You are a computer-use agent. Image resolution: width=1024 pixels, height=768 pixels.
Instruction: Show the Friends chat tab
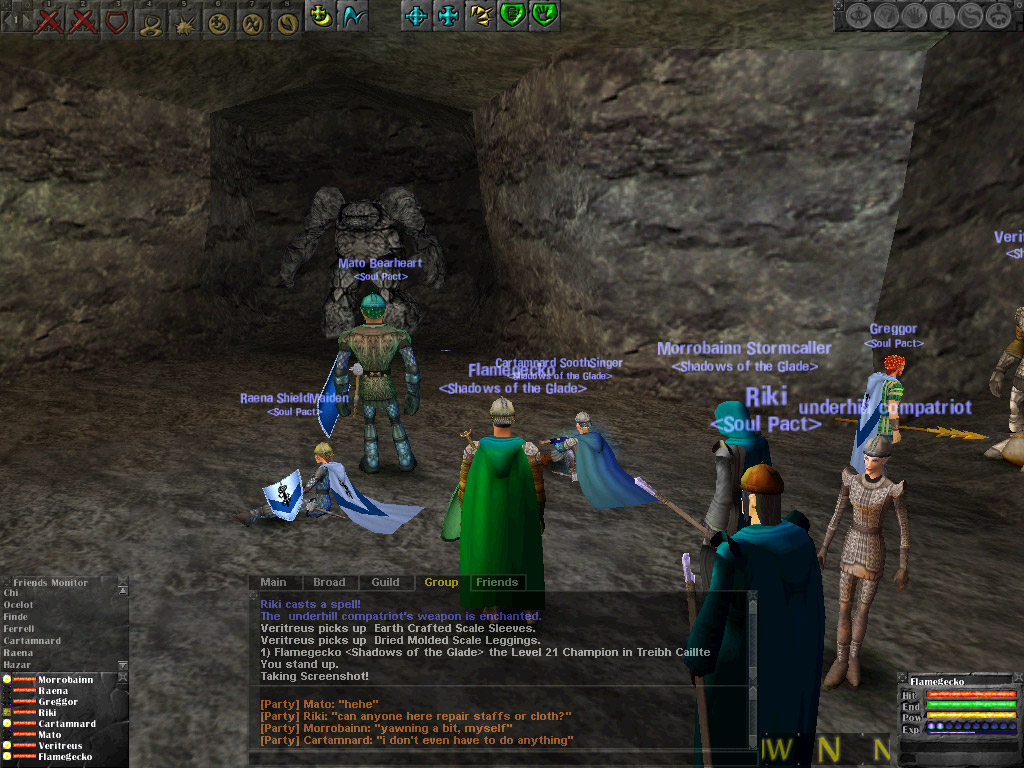[x=497, y=582]
